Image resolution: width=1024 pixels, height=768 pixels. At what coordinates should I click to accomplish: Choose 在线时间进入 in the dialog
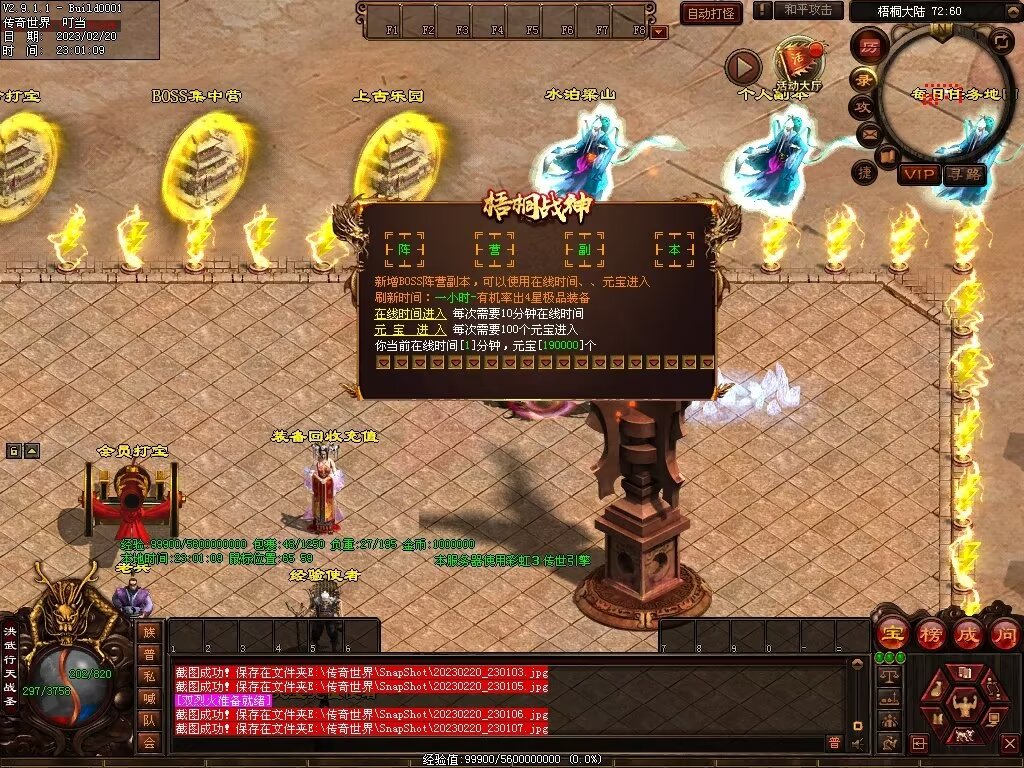point(410,313)
